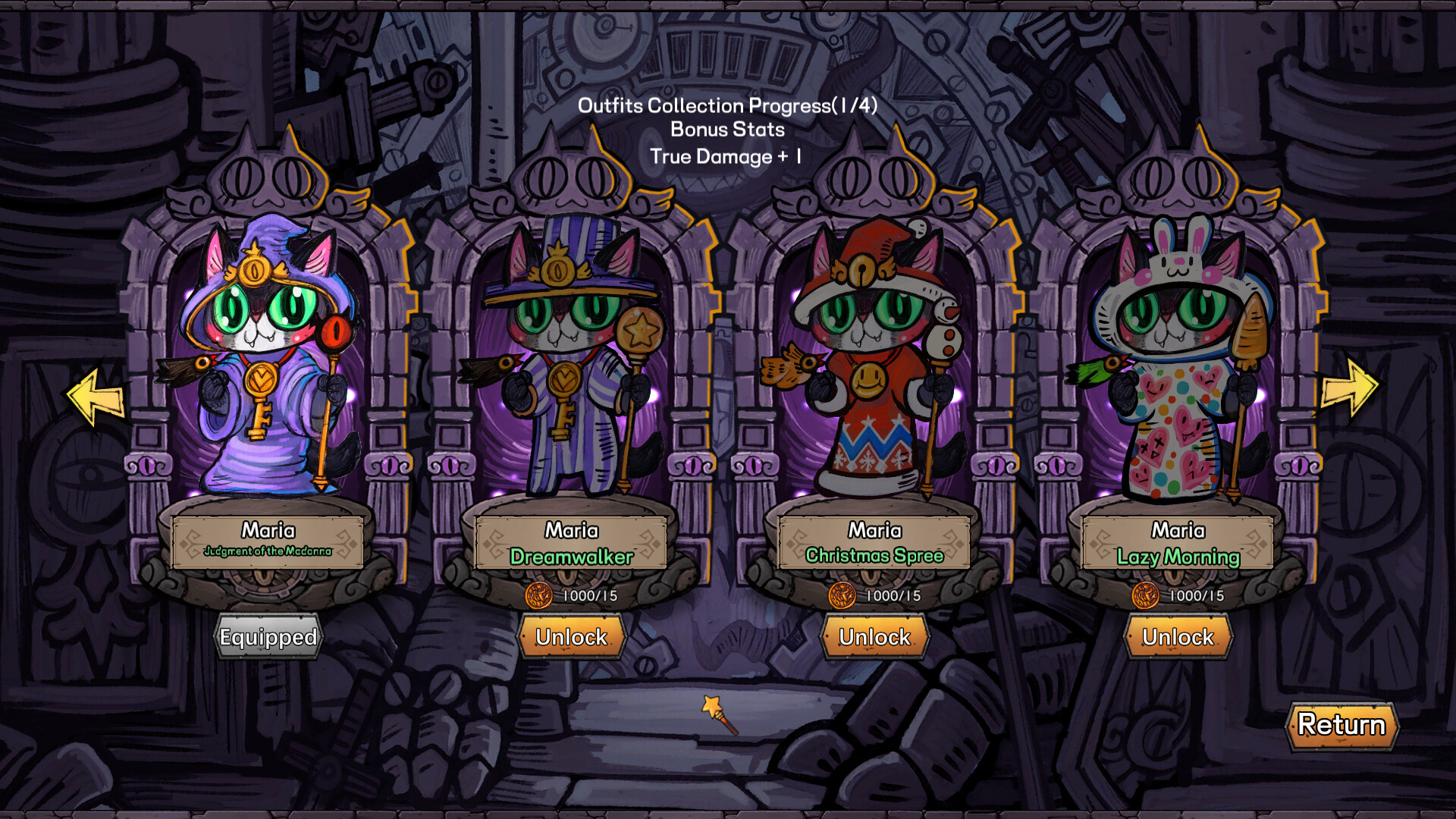The width and height of the screenshot is (1456, 819).
Task: Unlock the Lazy Morning outfit
Action: (x=1178, y=638)
